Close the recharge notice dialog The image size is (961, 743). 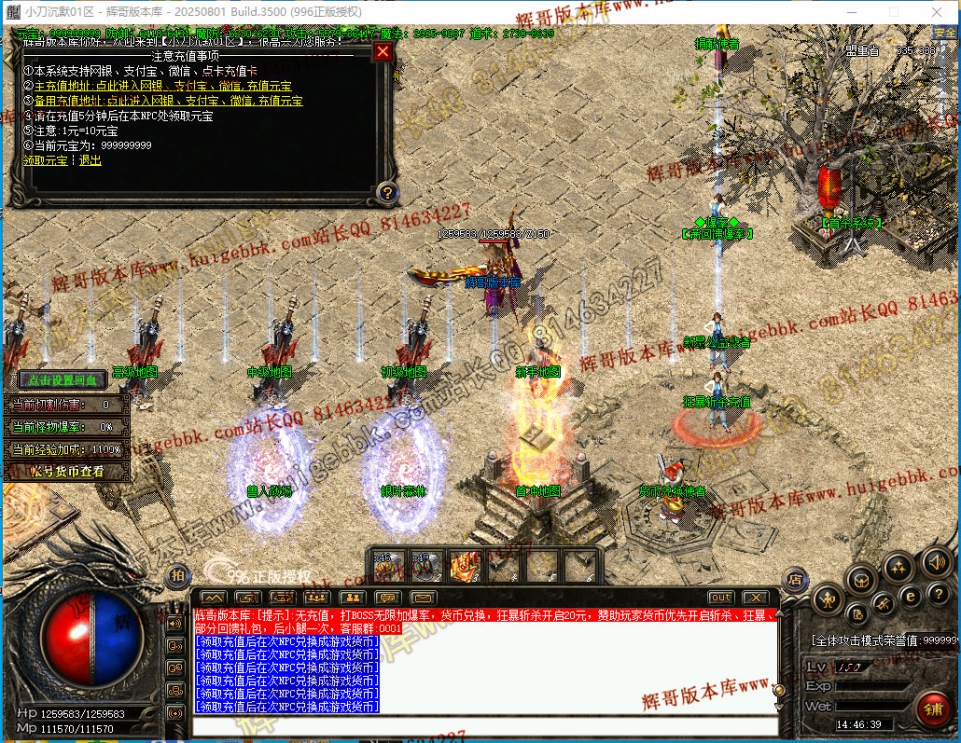pyautogui.click(x=382, y=52)
